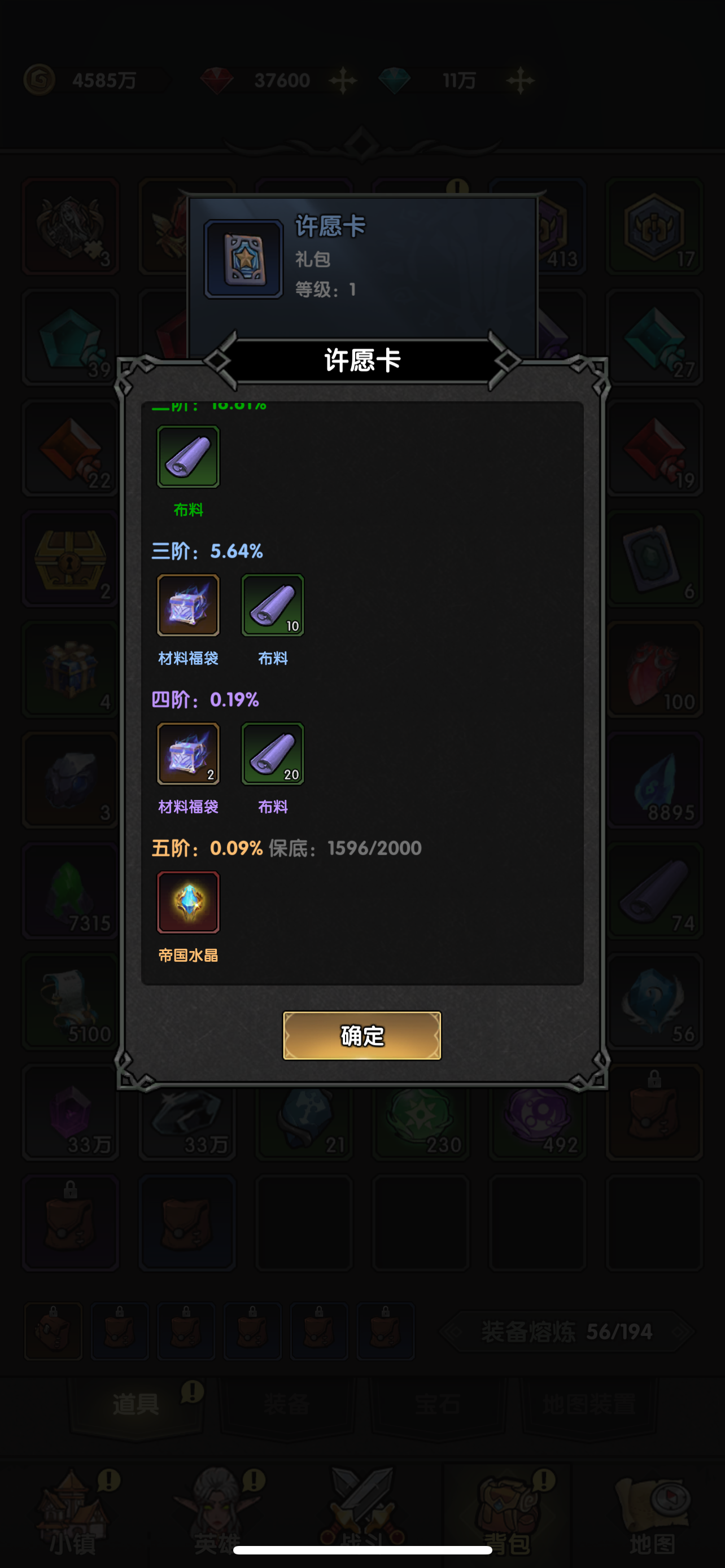Image resolution: width=725 pixels, height=1568 pixels.
Task: Select the green 布料 icon at dialog top
Action: tap(188, 457)
